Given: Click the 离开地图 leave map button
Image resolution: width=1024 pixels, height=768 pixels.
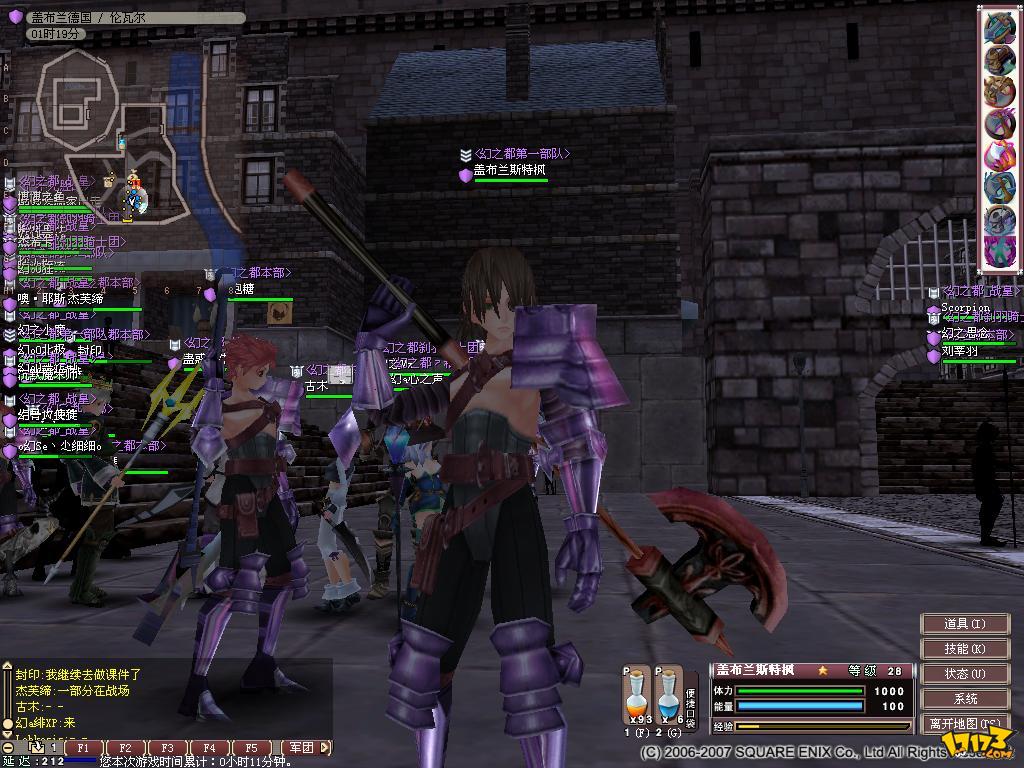Looking at the screenshot, I should 964,723.
